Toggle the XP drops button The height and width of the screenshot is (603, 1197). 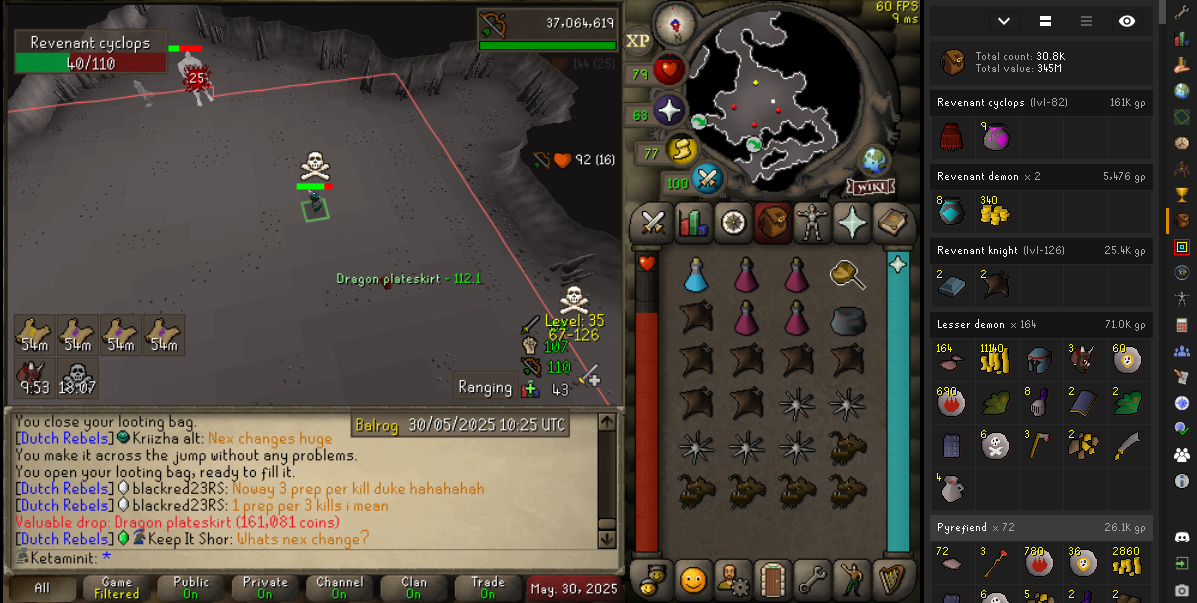click(x=637, y=41)
